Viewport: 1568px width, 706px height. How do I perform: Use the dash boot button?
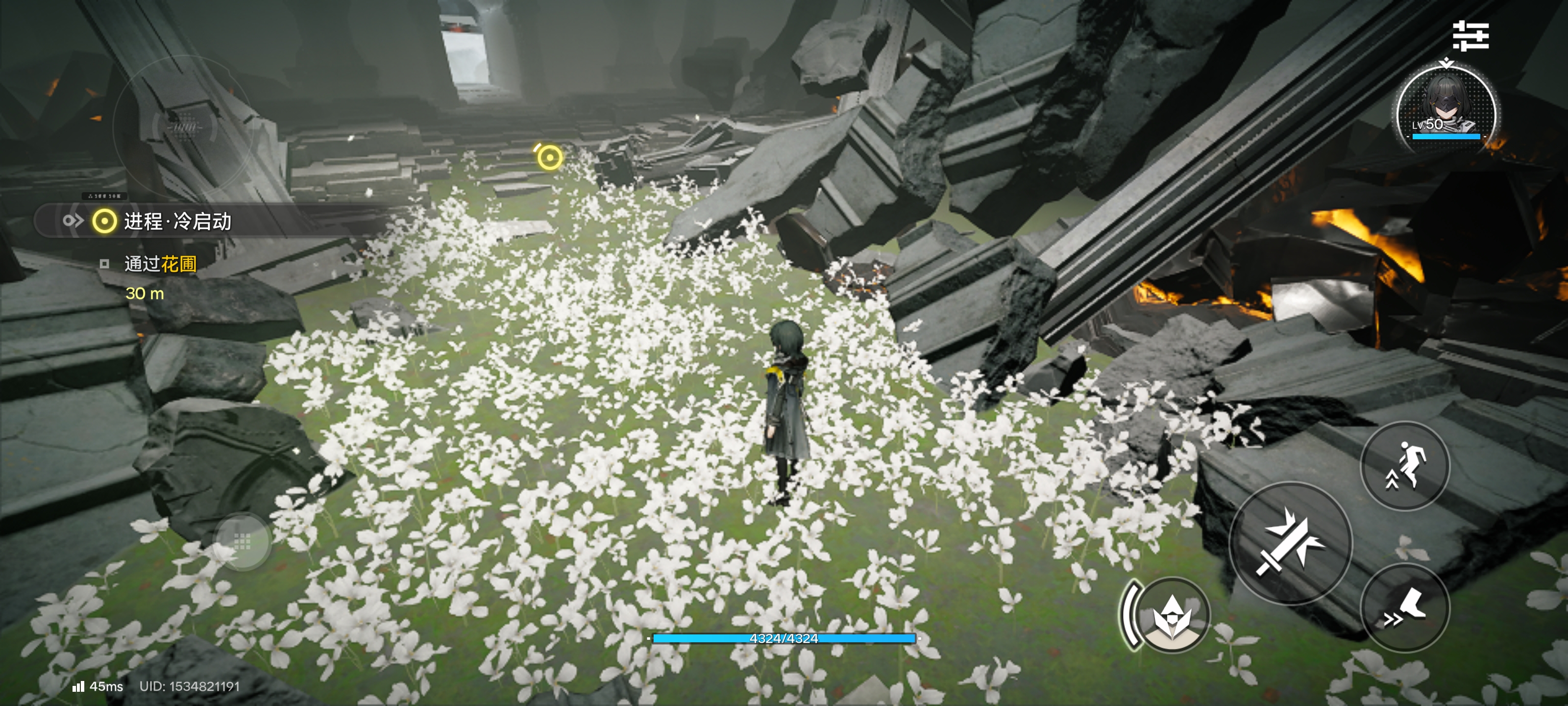[x=1405, y=607]
